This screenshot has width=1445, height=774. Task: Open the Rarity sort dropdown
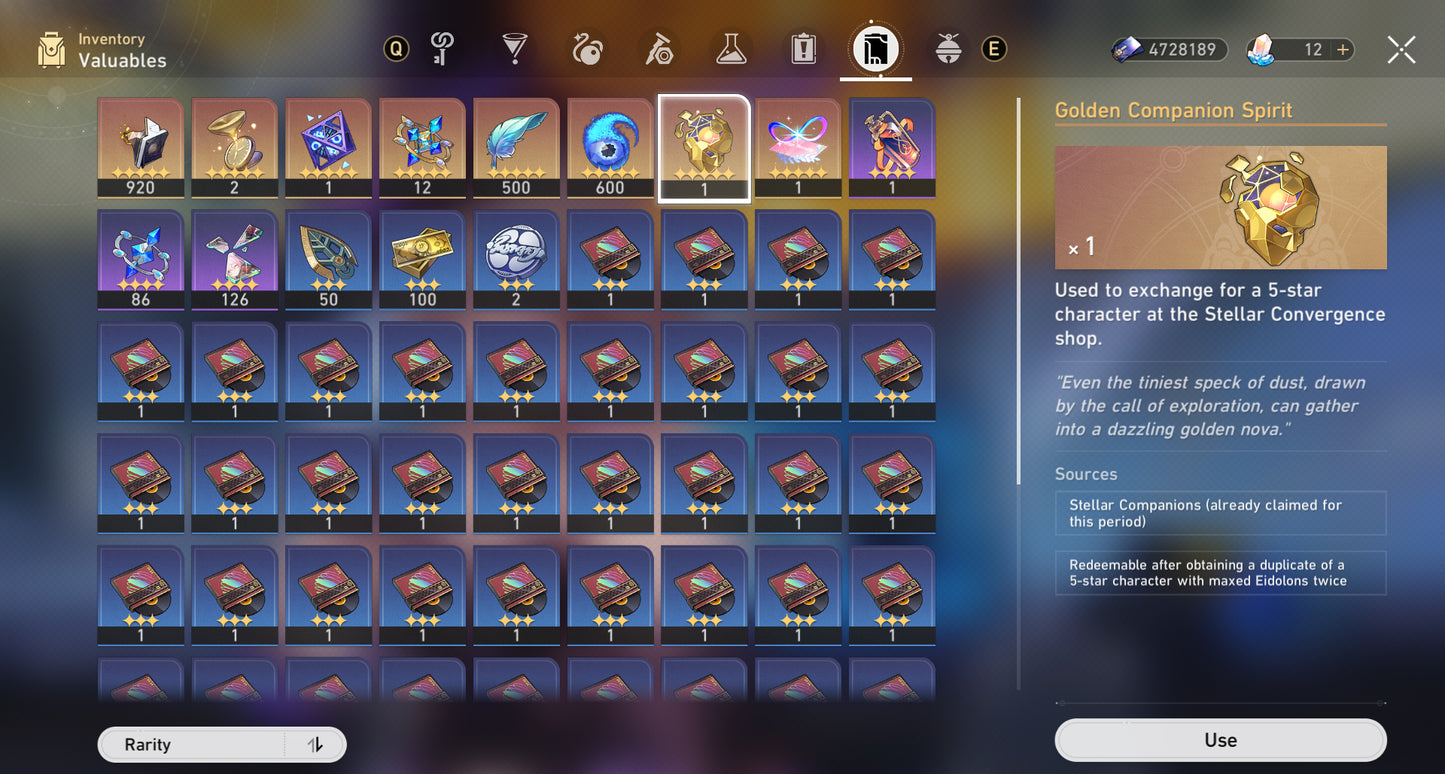(x=190, y=745)
